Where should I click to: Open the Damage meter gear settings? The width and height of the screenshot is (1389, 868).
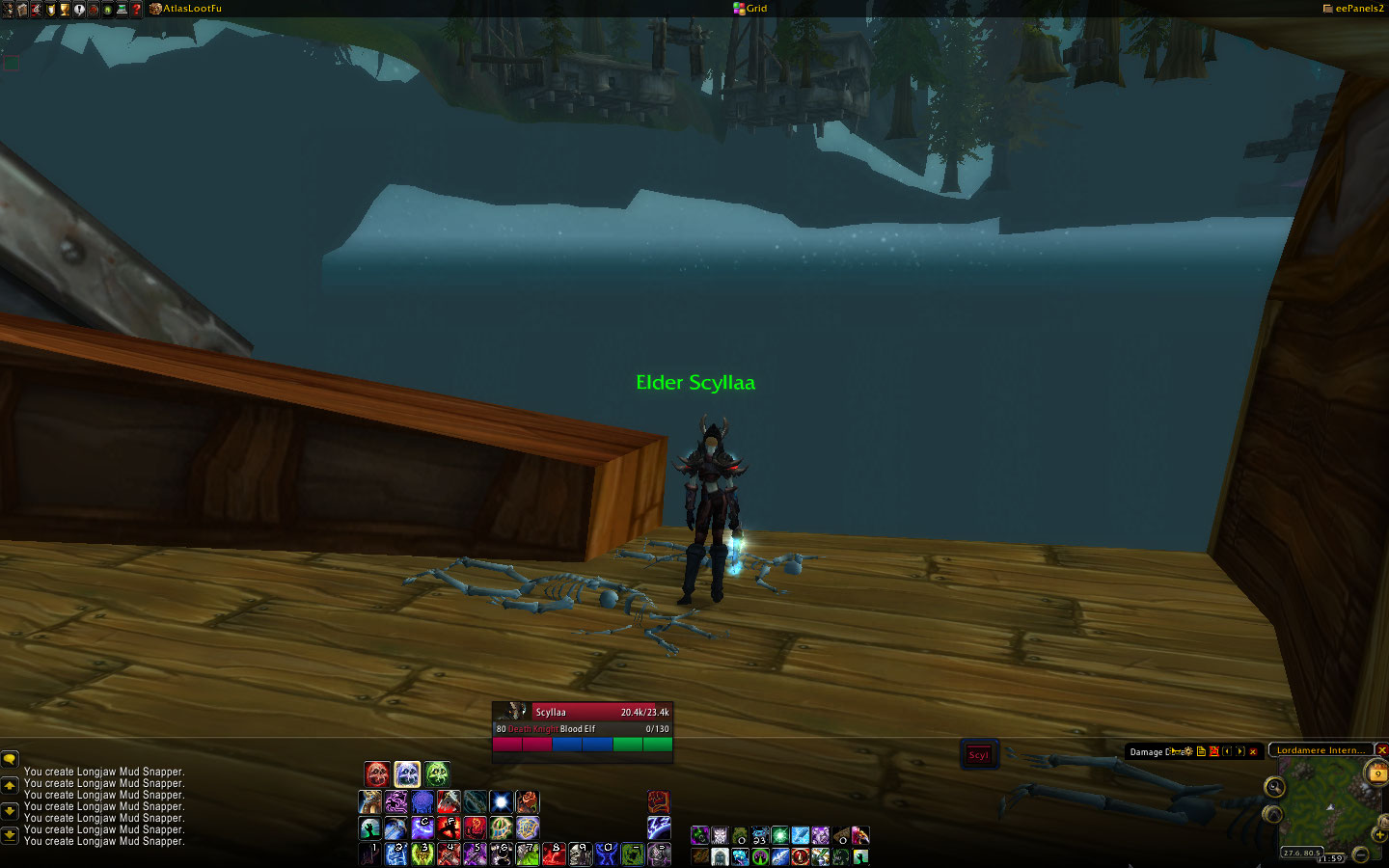1188,751
